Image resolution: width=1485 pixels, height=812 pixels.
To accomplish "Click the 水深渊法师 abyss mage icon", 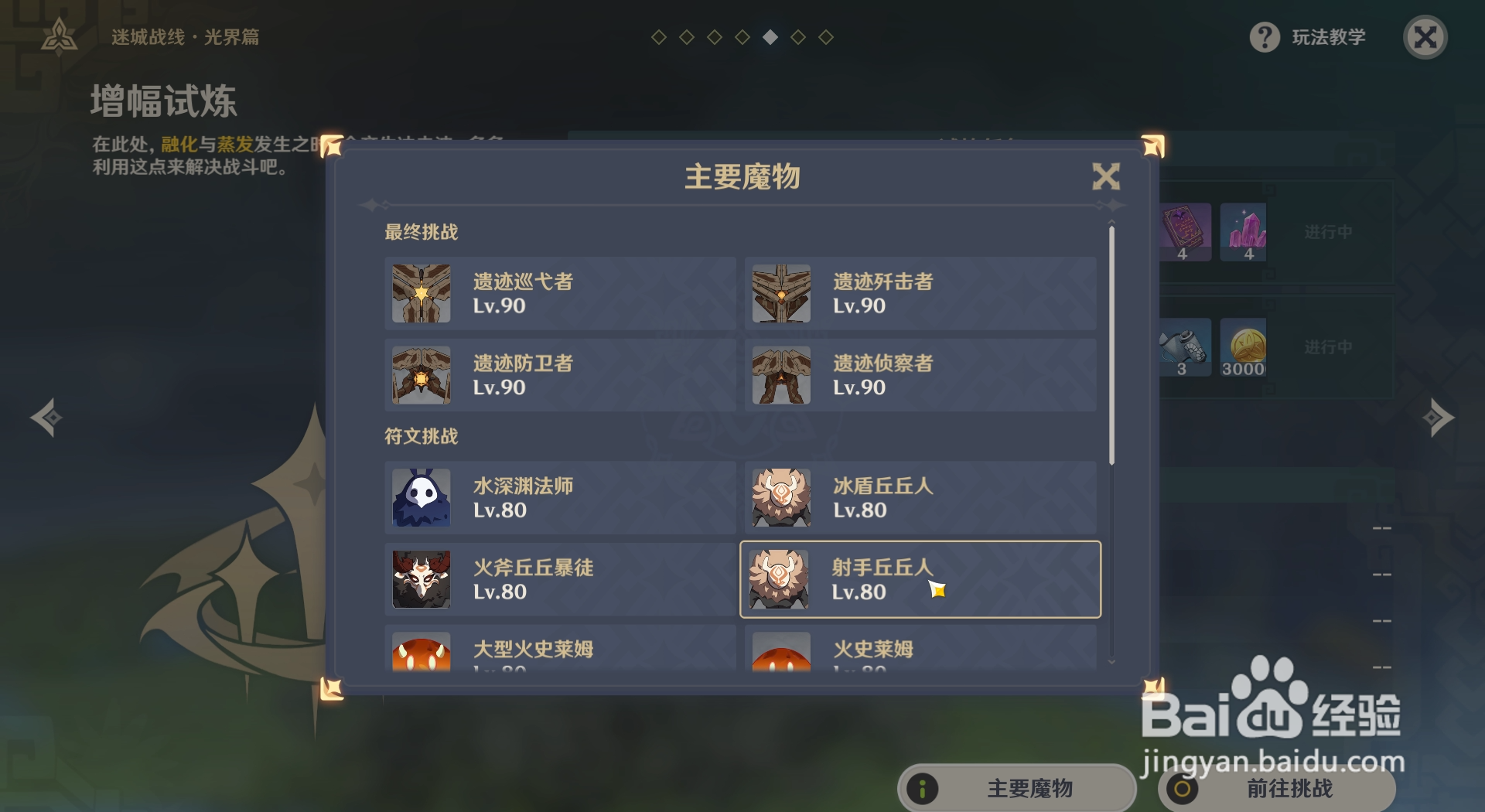I will [421, 498].
